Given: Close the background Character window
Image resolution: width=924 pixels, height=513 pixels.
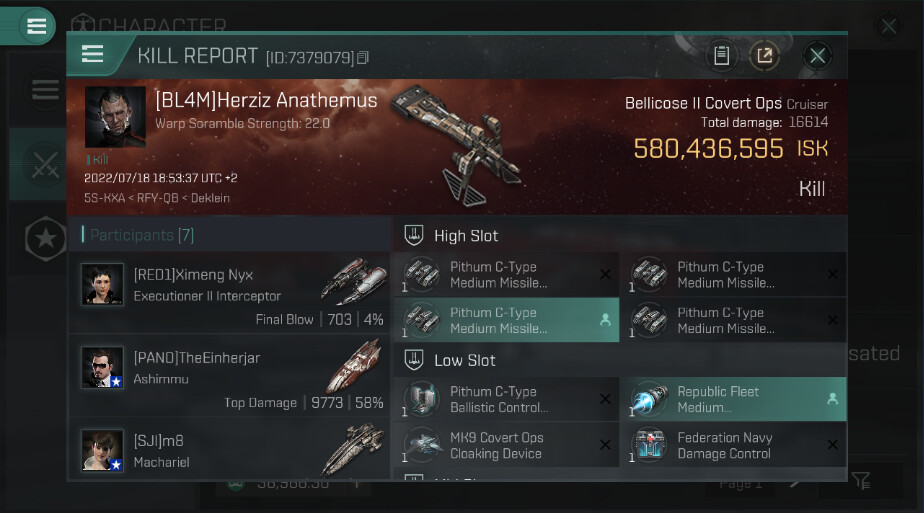Looking at the screenshot, I should (888, 26).
